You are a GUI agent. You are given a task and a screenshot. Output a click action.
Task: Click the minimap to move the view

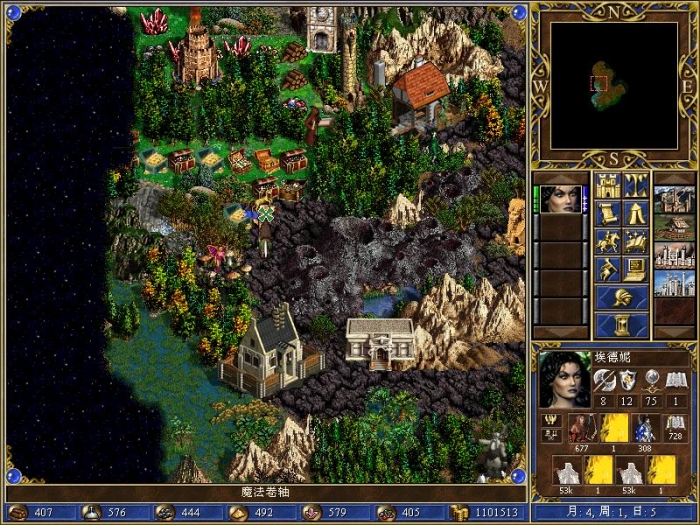pos(613,84)
